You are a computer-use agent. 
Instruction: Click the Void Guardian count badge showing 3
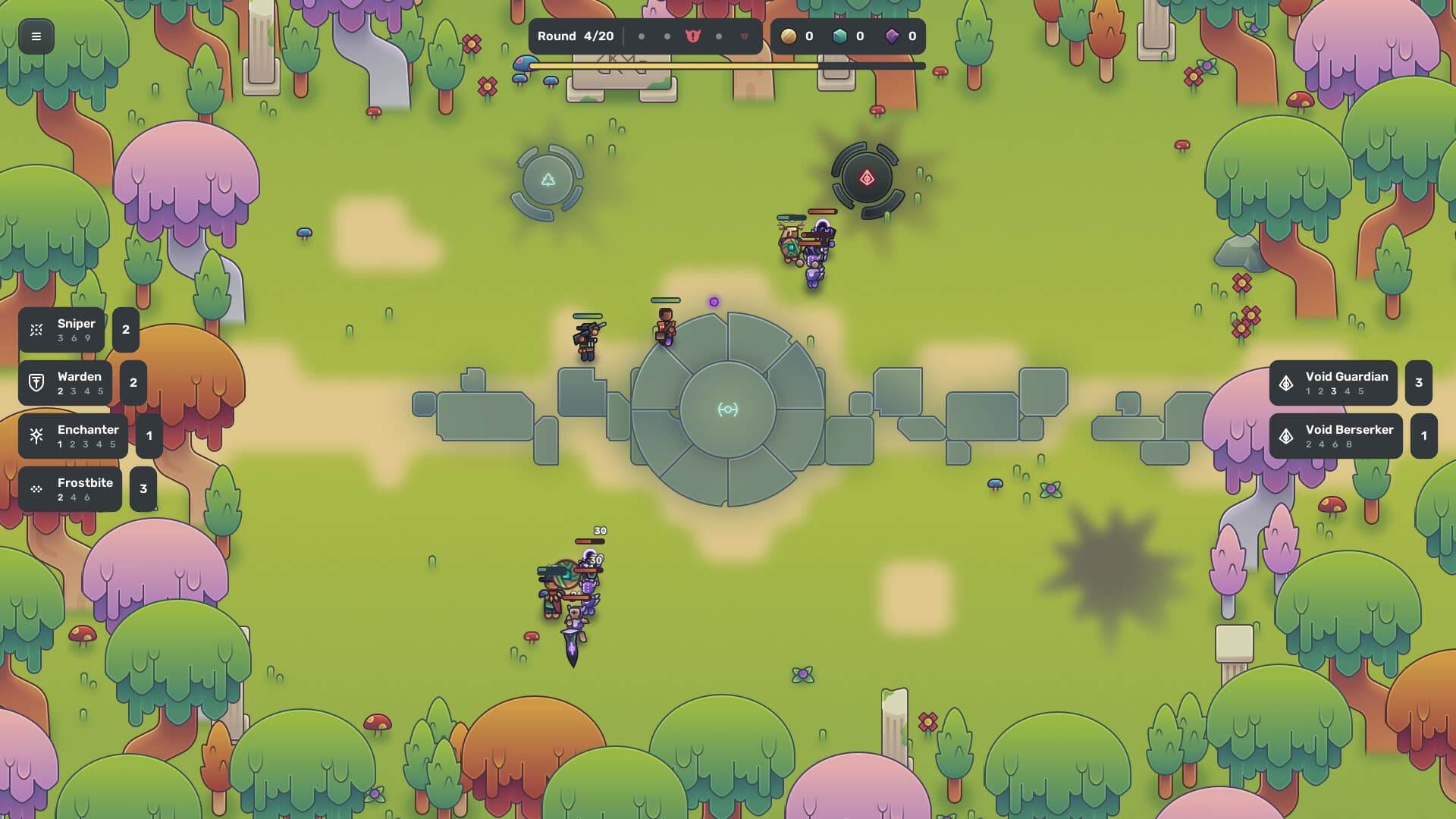[1418, 383]
